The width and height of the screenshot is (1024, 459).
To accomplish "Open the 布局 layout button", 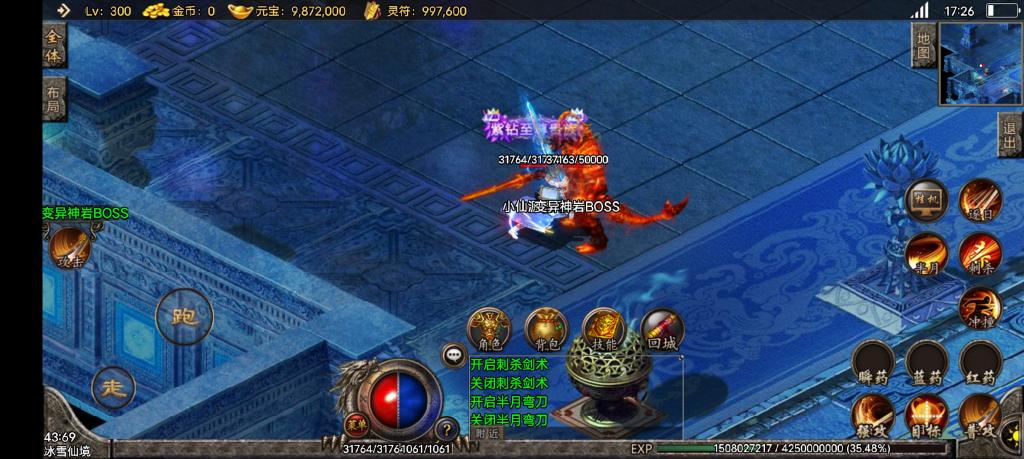I will [54, 99].
